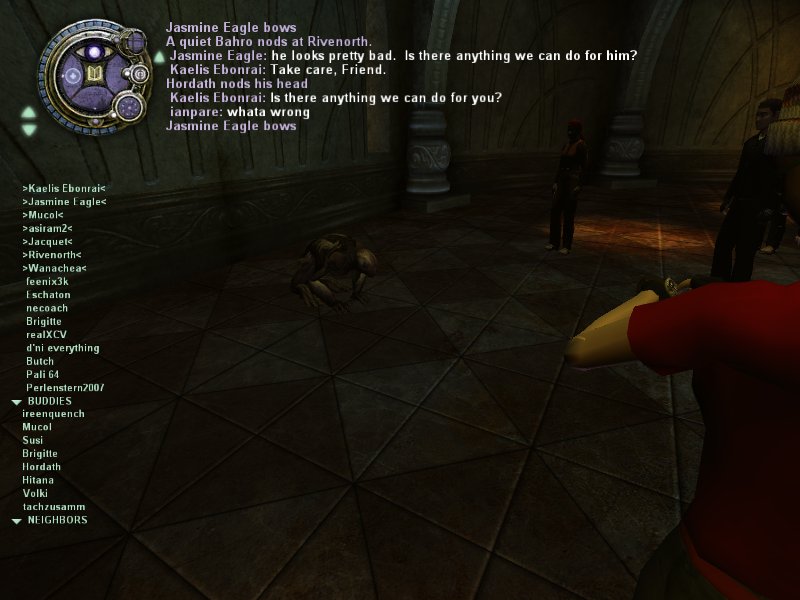Select feenix3k in the player list

click(47, 282)
